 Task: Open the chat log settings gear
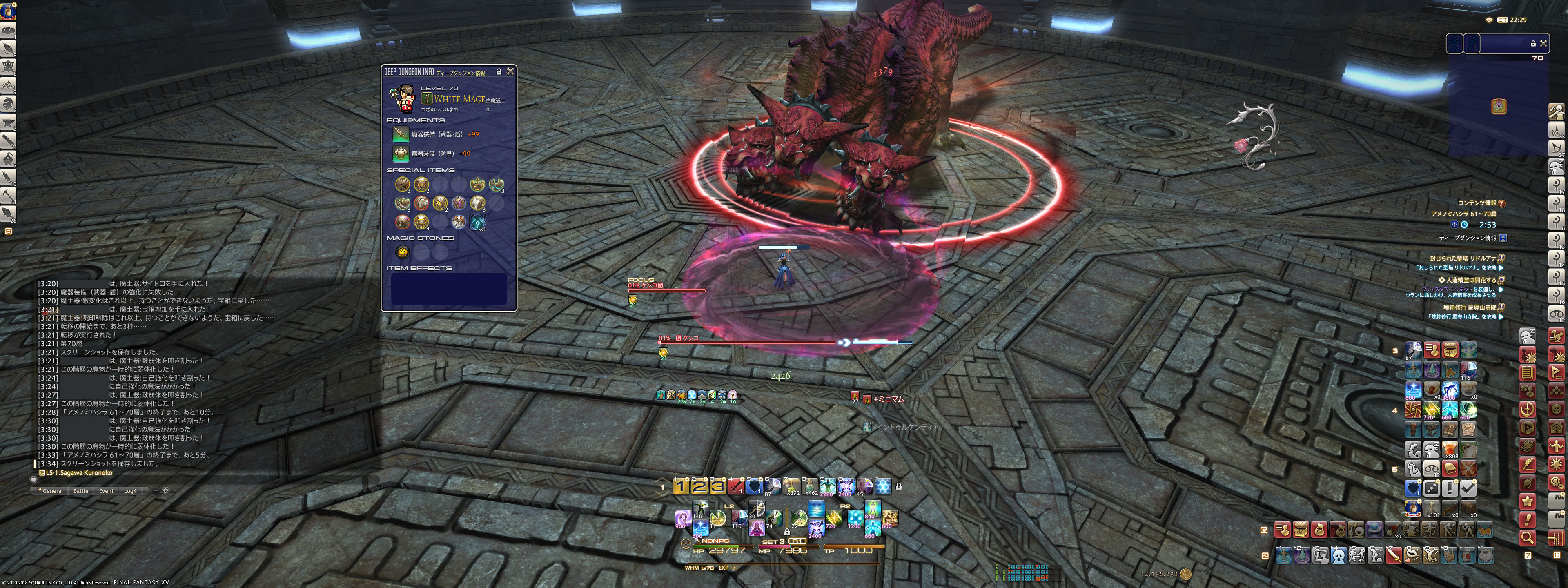click(165, 490)
